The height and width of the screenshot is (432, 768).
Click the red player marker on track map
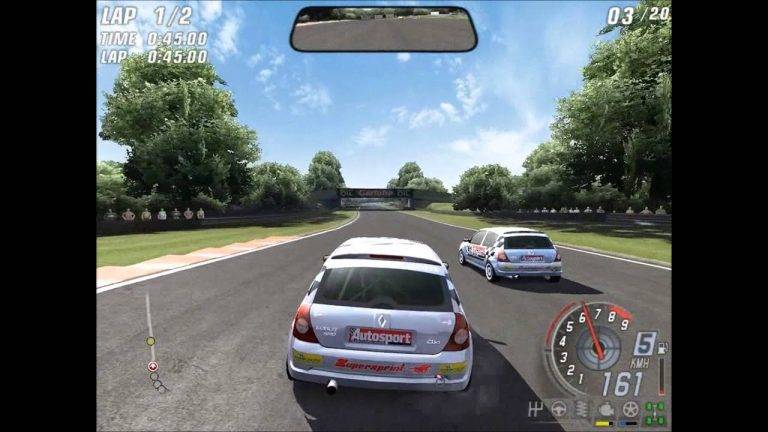click(x=153, y=367)
